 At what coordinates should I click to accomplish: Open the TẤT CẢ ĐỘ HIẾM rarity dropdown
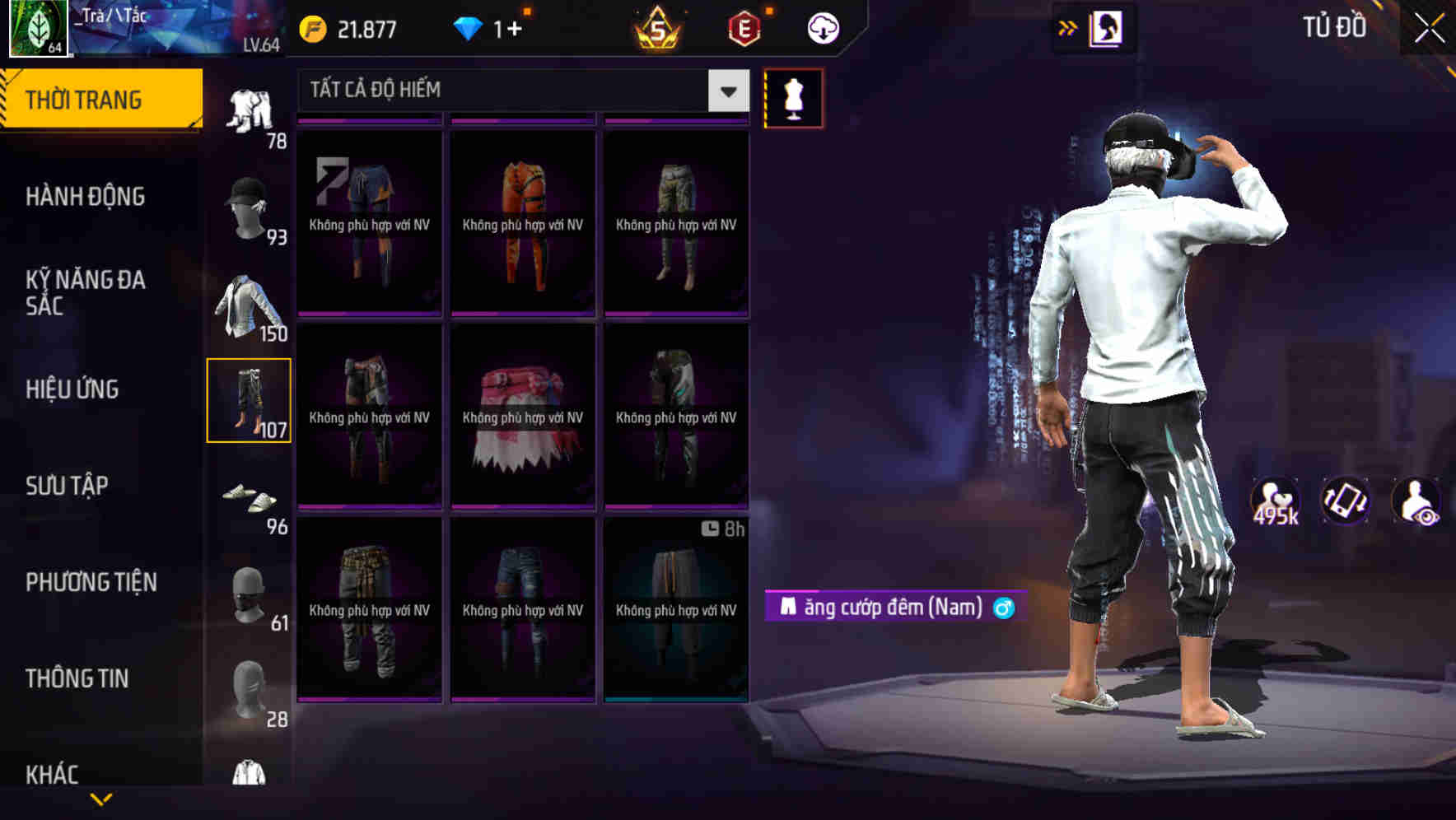click(x=511, y=91)
